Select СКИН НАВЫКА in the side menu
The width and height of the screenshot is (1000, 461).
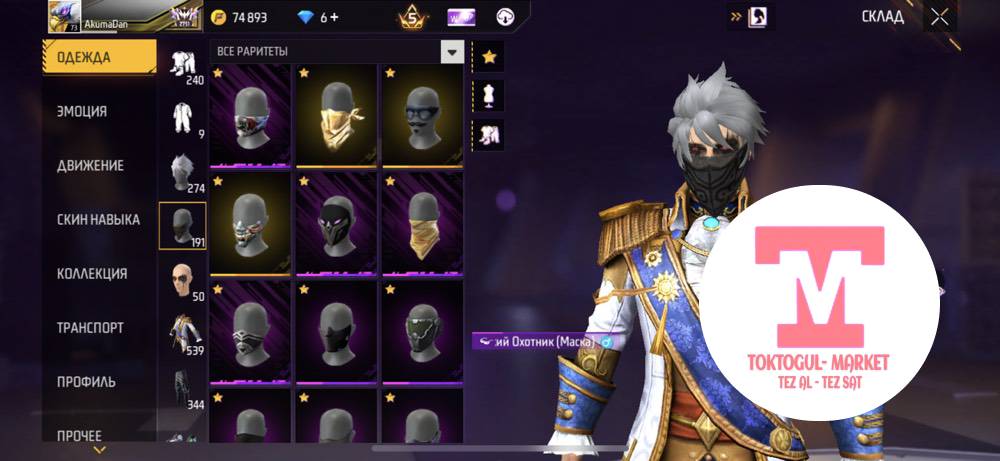tap(98, 220)
